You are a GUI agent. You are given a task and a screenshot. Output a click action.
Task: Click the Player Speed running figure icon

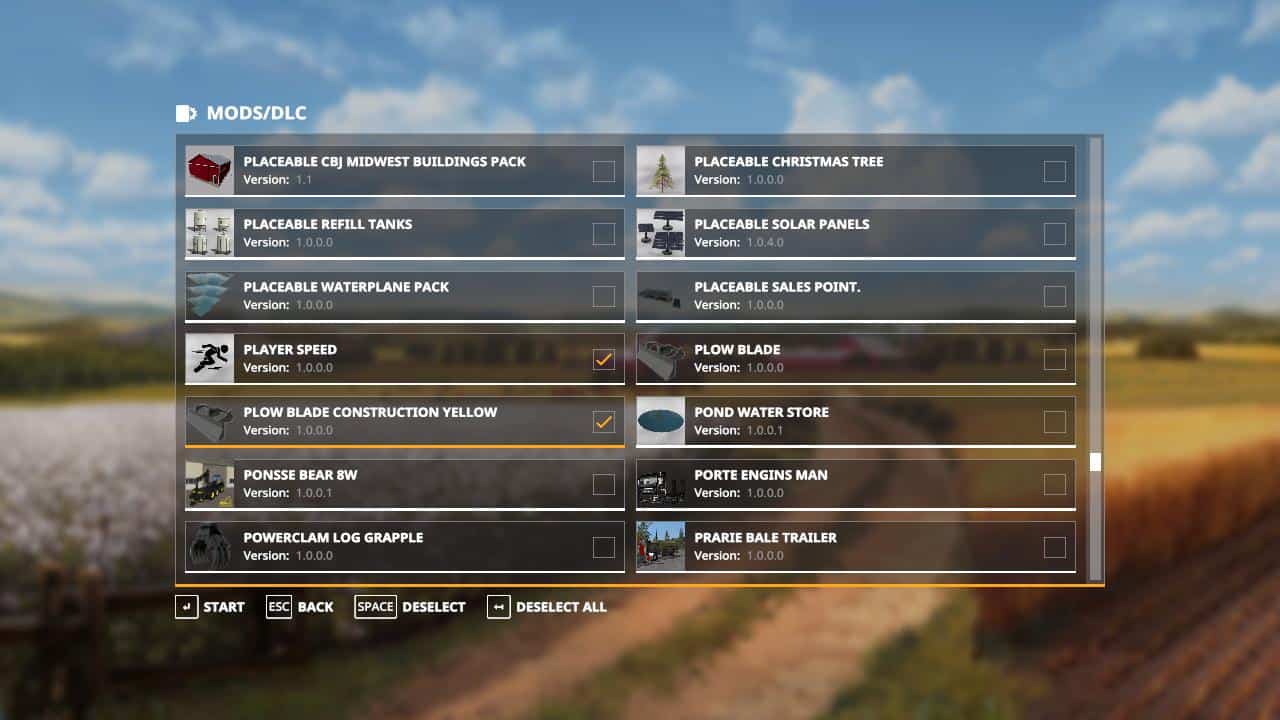[207, 358]
